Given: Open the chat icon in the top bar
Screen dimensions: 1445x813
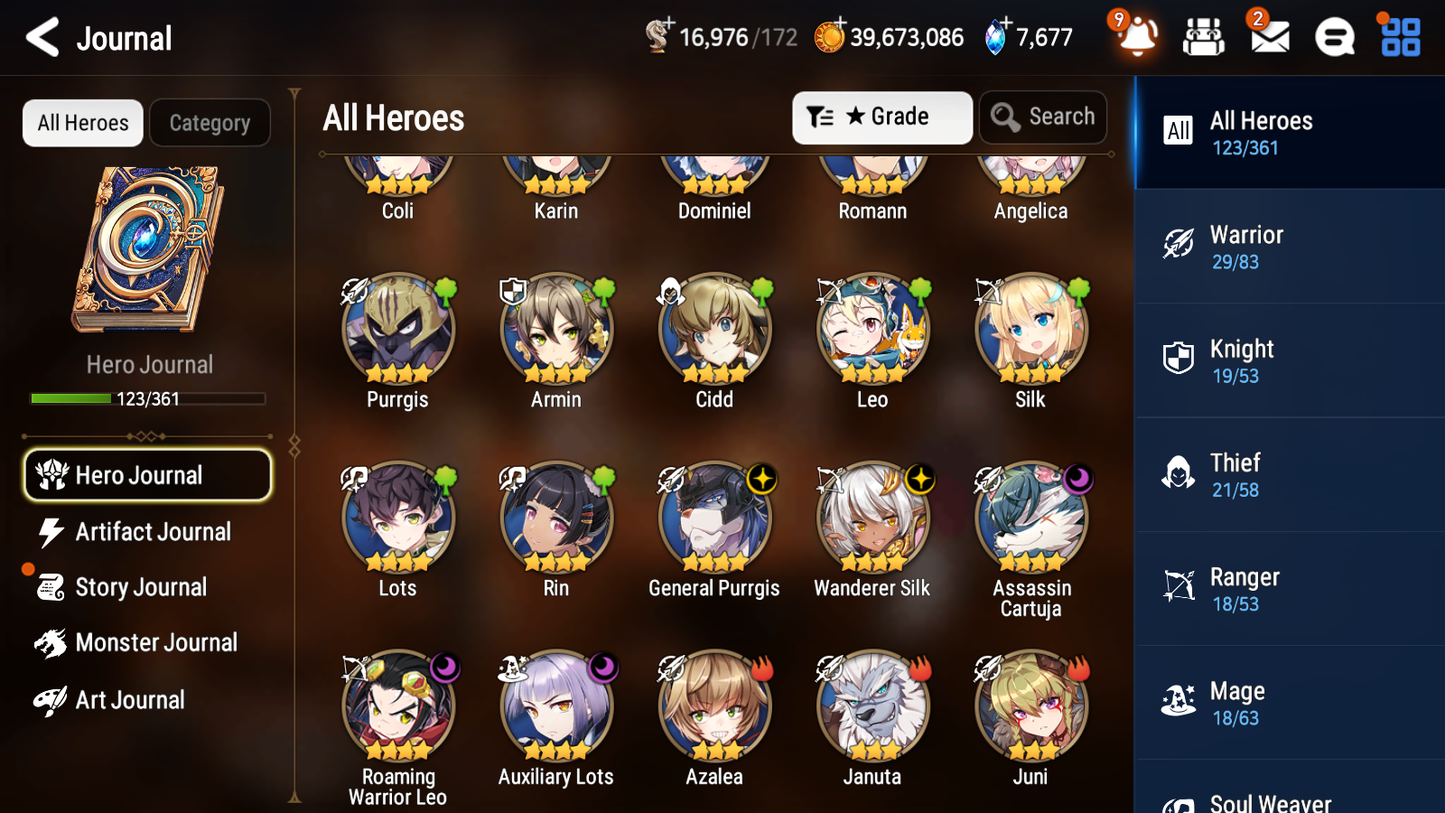Looking at the screenshot, I should click(1334, 36).
